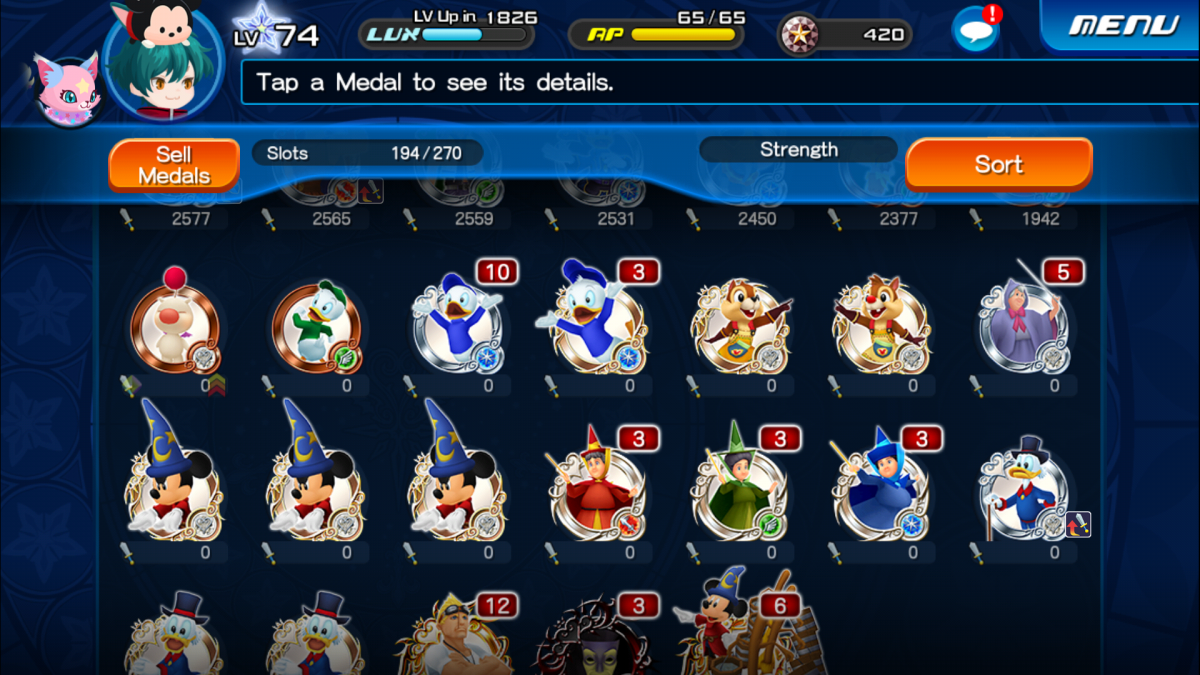Screen dimensions: 1200x675
Task: Select the Cid medal with 12 badge
Action: tap(457, 640)
